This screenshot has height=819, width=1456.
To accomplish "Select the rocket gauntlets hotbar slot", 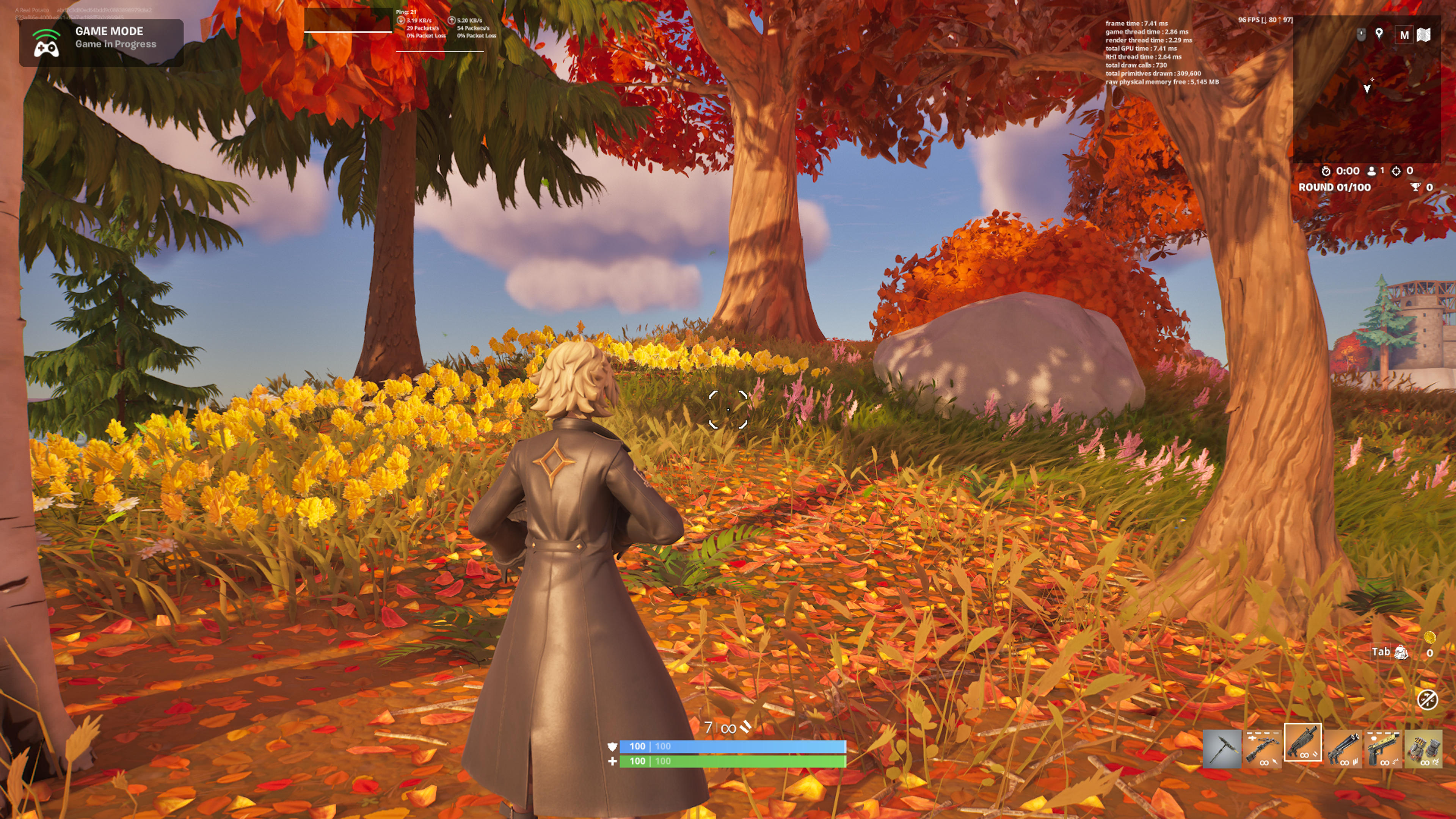I will (x=1423, y=748).
